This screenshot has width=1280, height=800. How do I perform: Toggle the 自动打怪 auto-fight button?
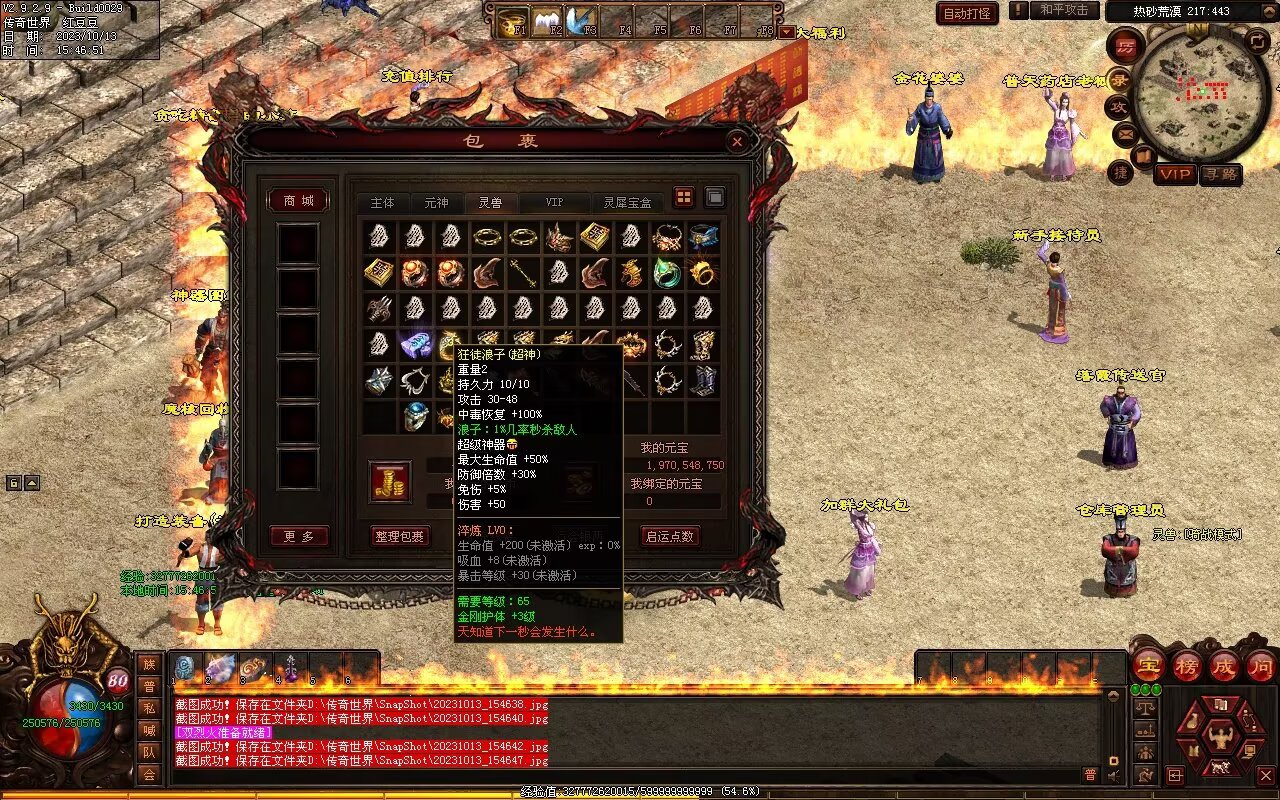(967, 13)
